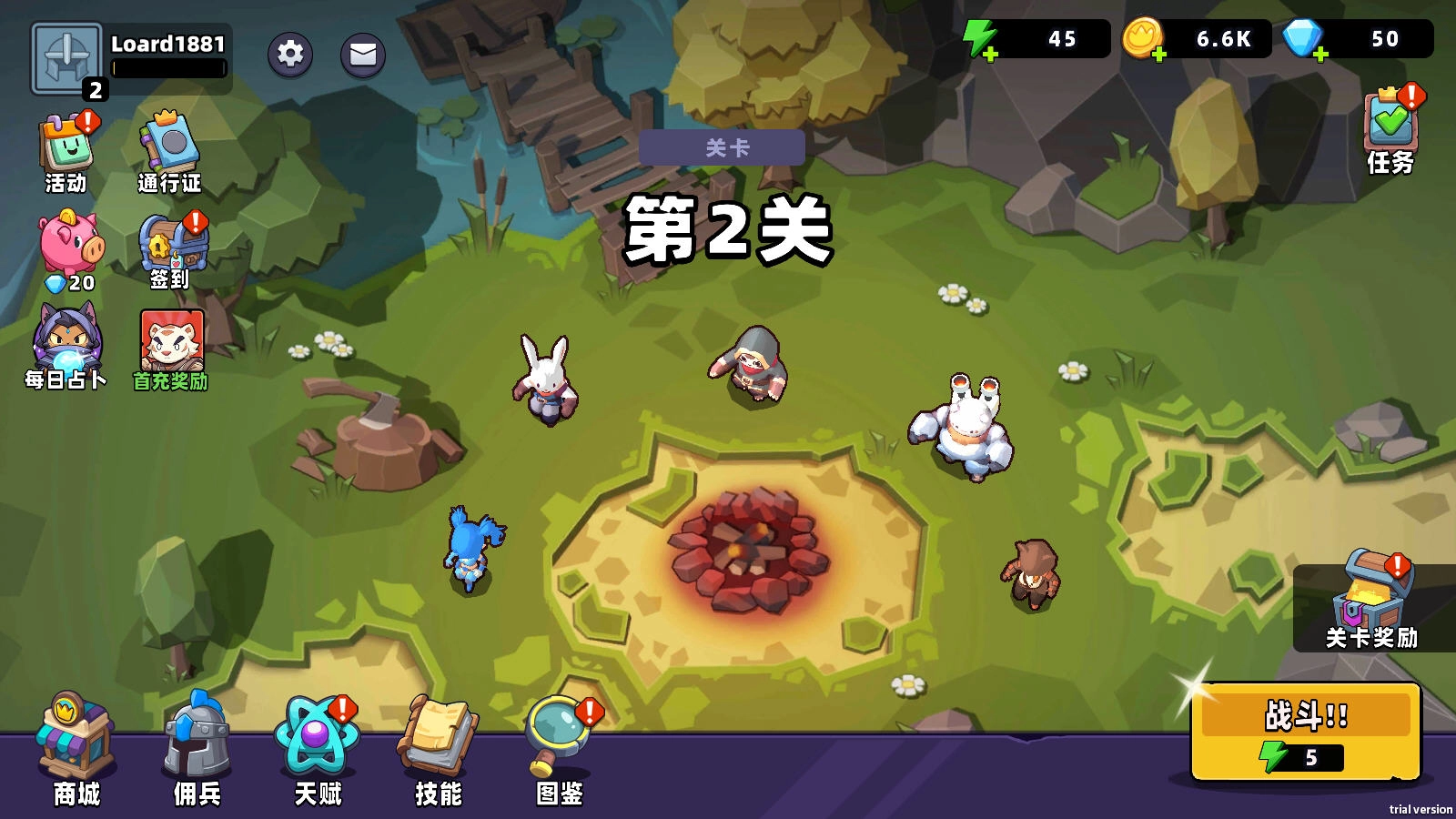Open the mail inbox icon
1456x819 pixels.
(x=362, y=55)
